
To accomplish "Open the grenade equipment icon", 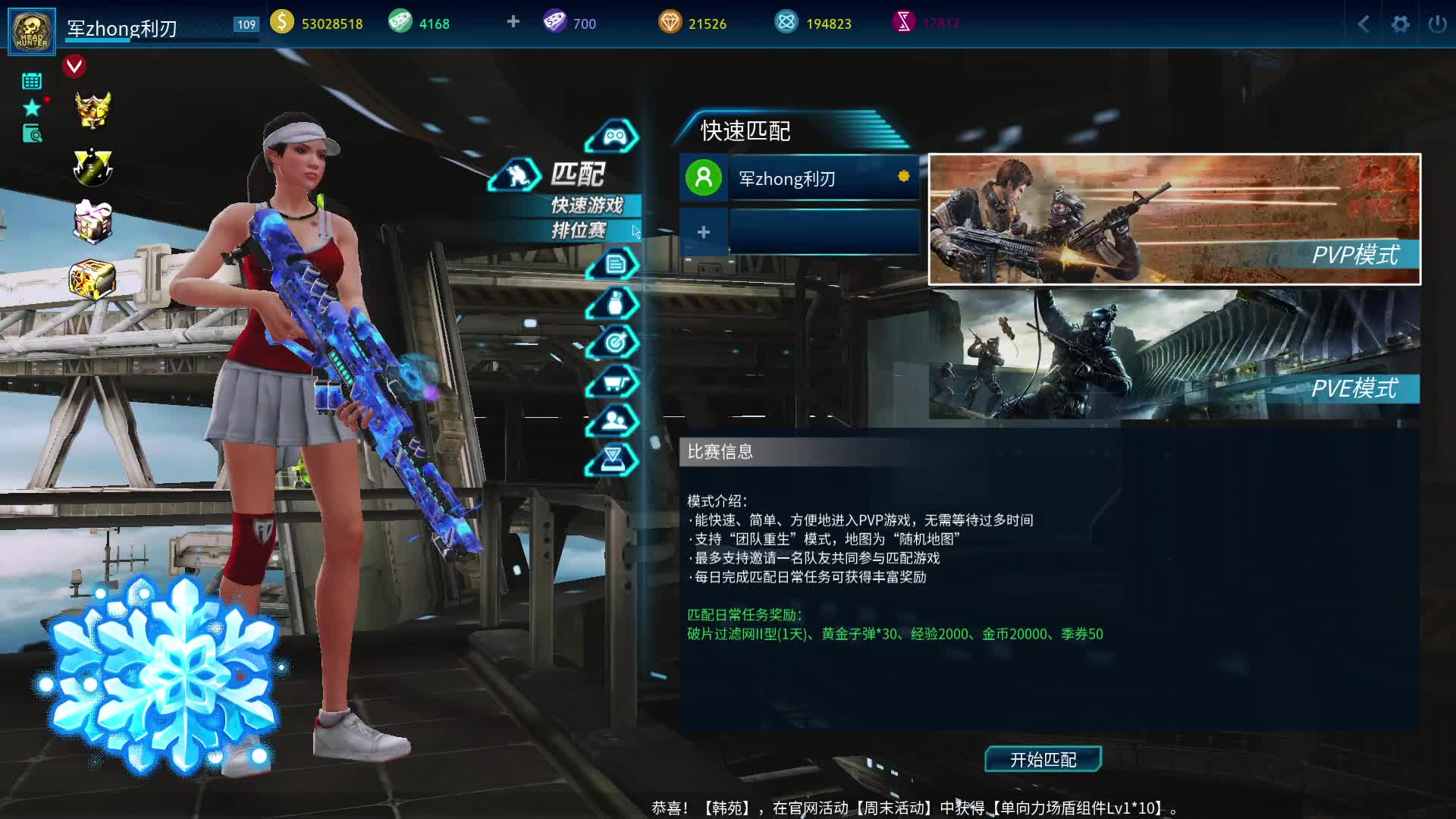I will point(615,303).
